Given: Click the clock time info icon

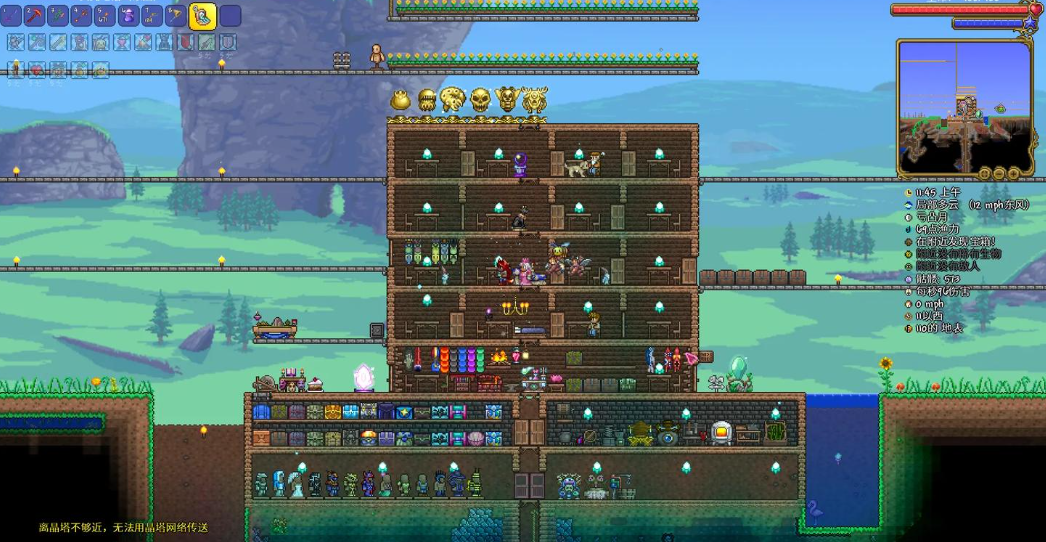Looking at the screenshot, I should (909, 191).
